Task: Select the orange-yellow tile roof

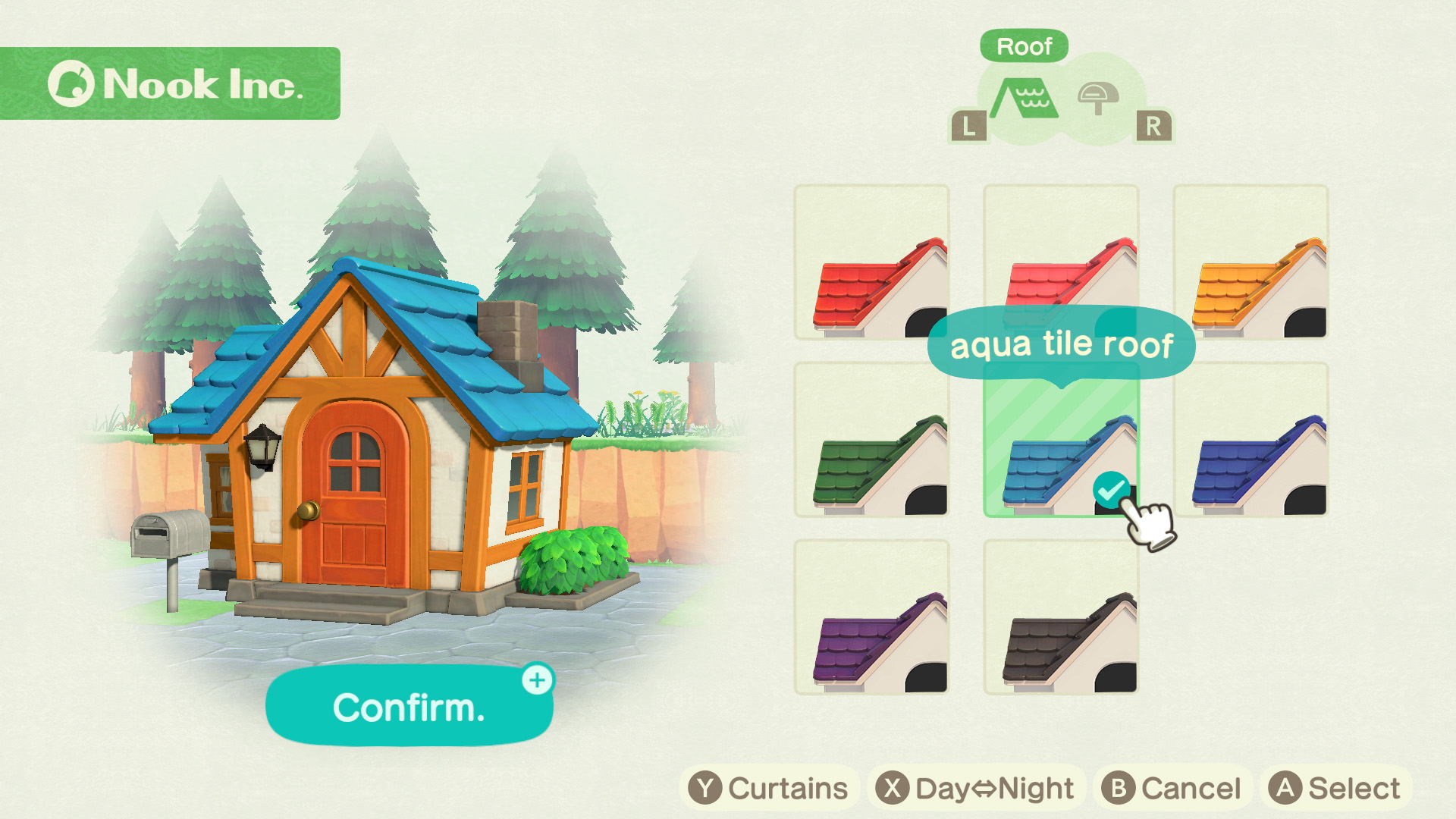Action: coord(1250,262)
